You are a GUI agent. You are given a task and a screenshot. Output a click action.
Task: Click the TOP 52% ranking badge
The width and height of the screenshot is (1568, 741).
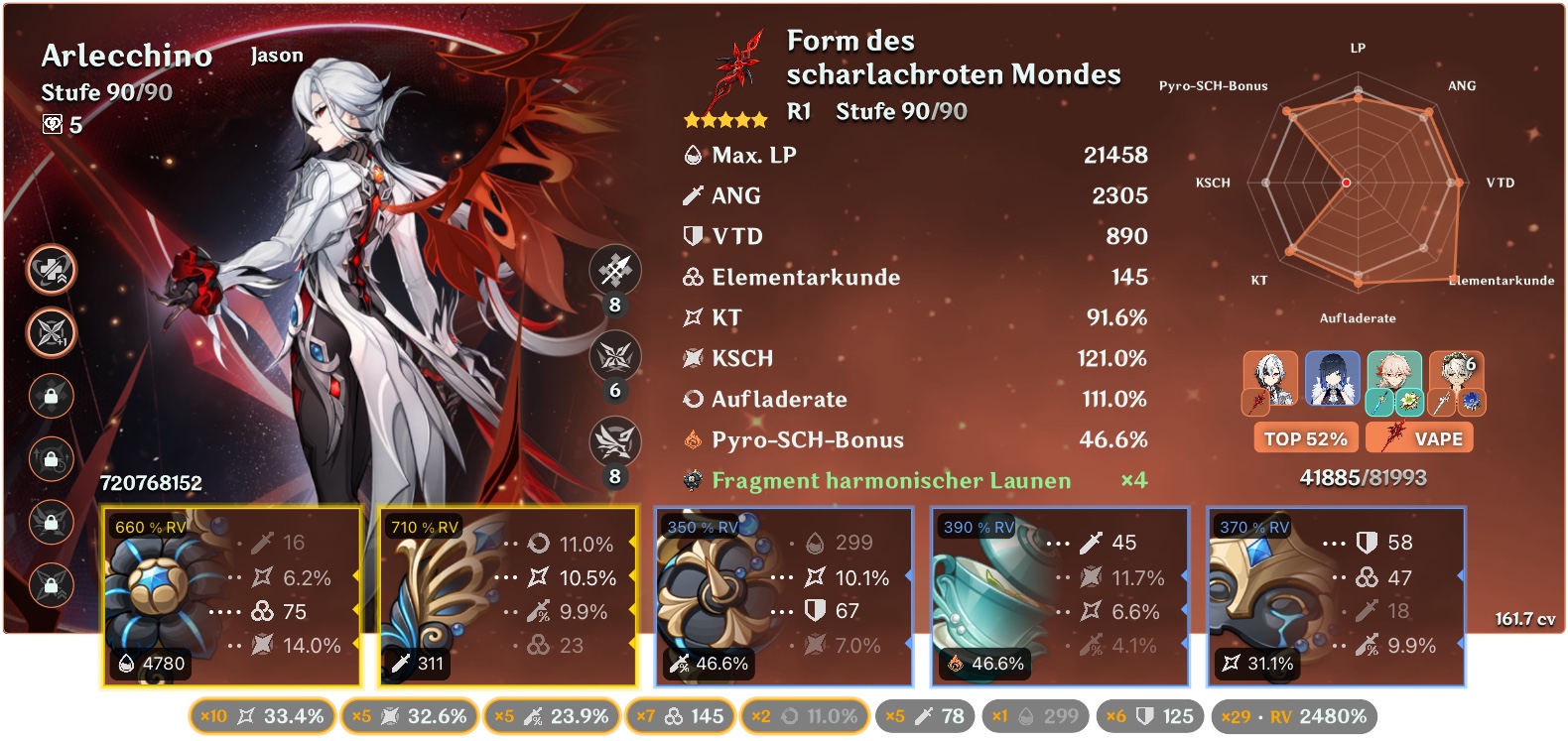[1307, 436]
